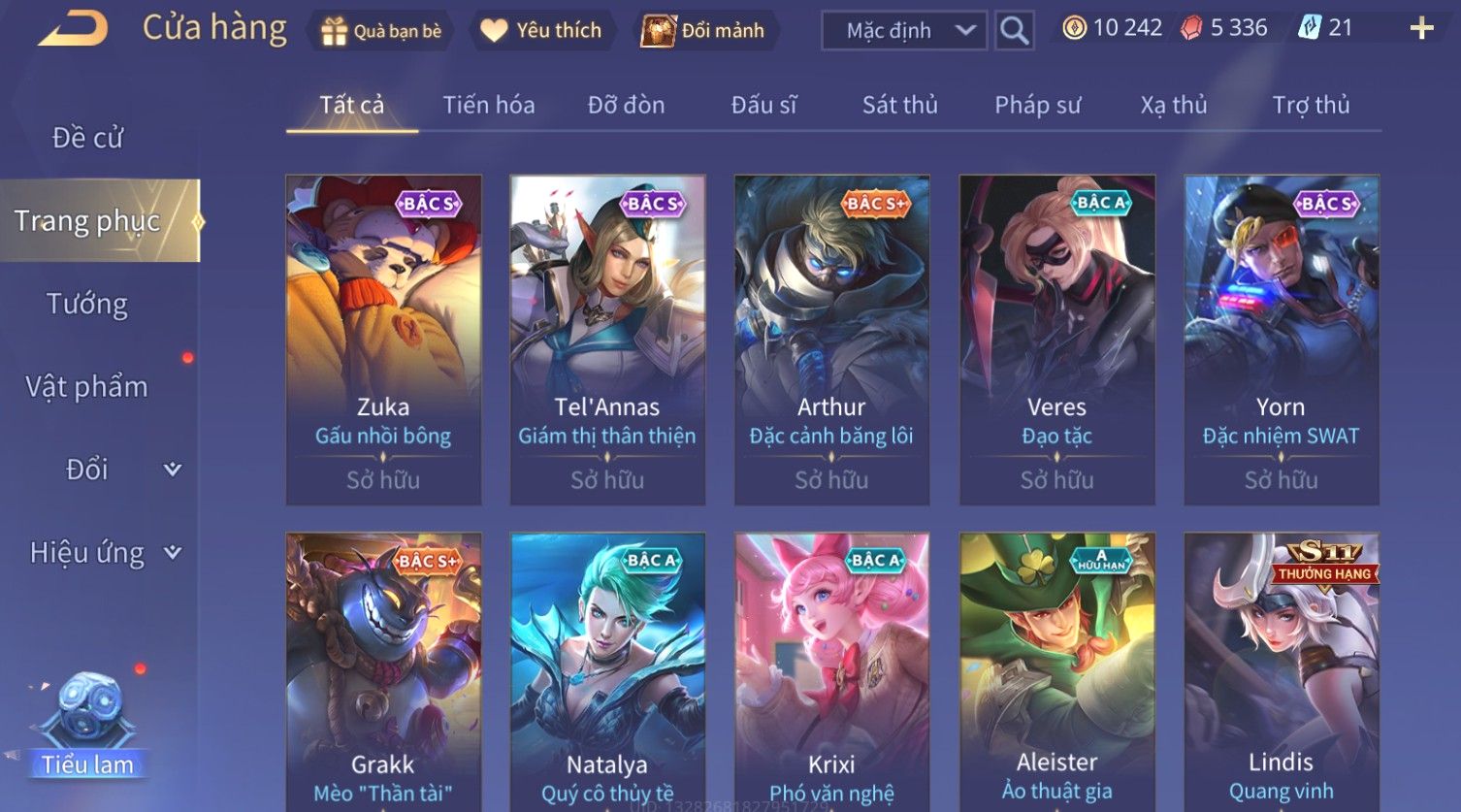Add currency with the plus button
1461x812 pixels.
(1421, 28)
